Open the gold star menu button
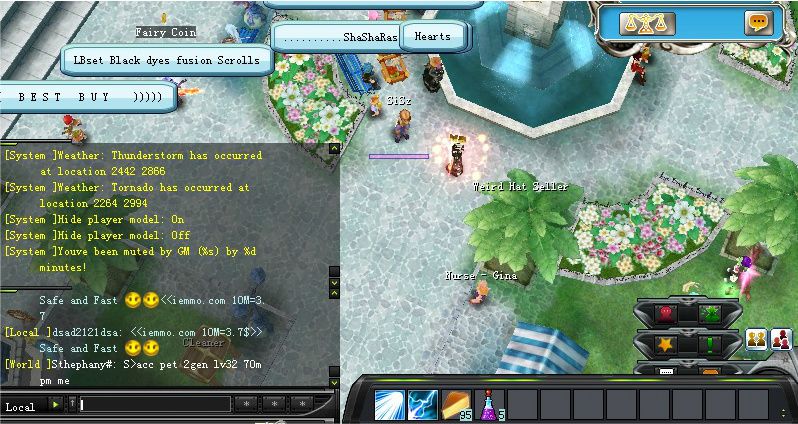The width and height of the screenshot is (798, 424). click(665, 345)
